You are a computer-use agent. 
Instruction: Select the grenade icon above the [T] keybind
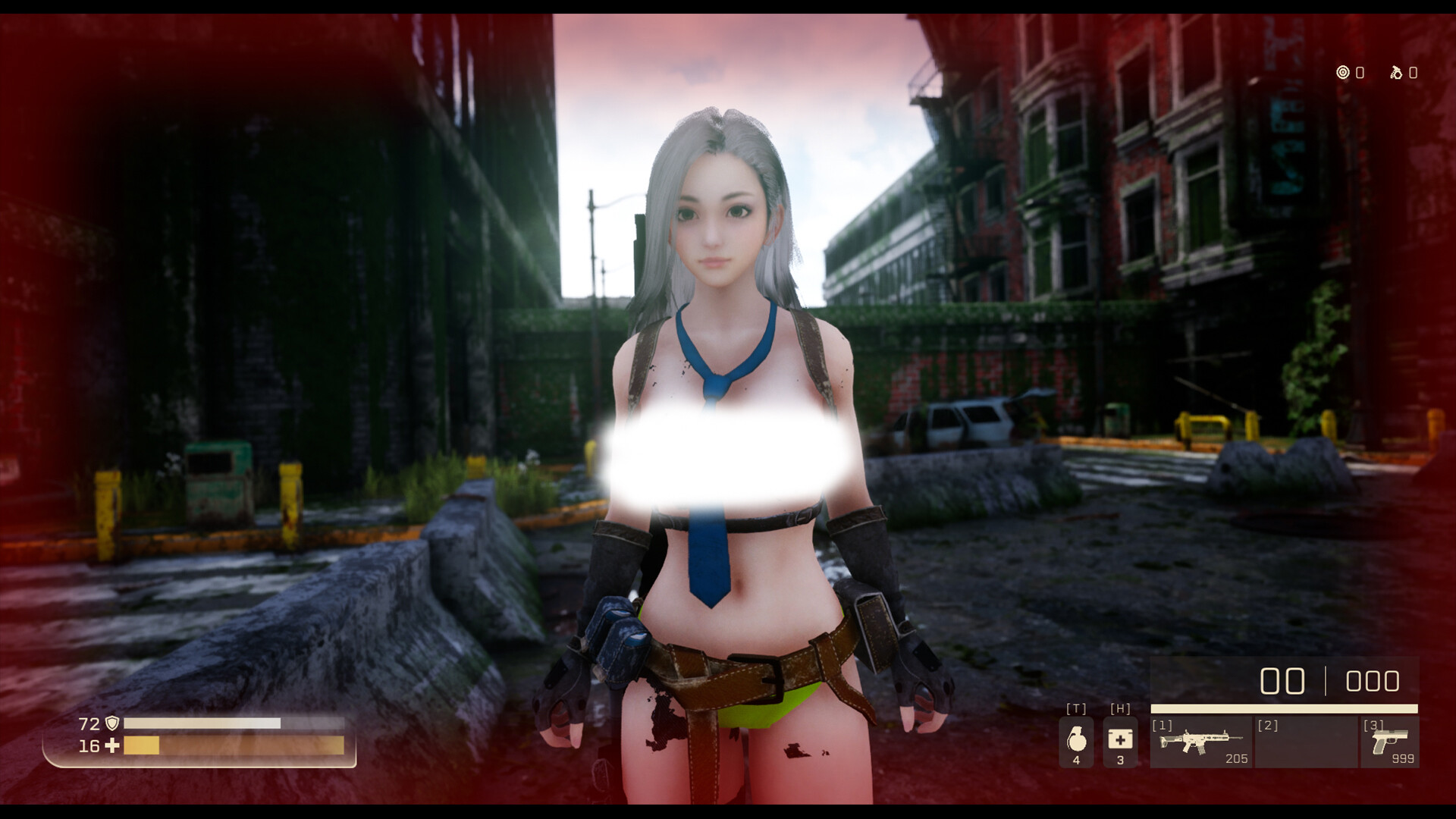coord(1078,742)
